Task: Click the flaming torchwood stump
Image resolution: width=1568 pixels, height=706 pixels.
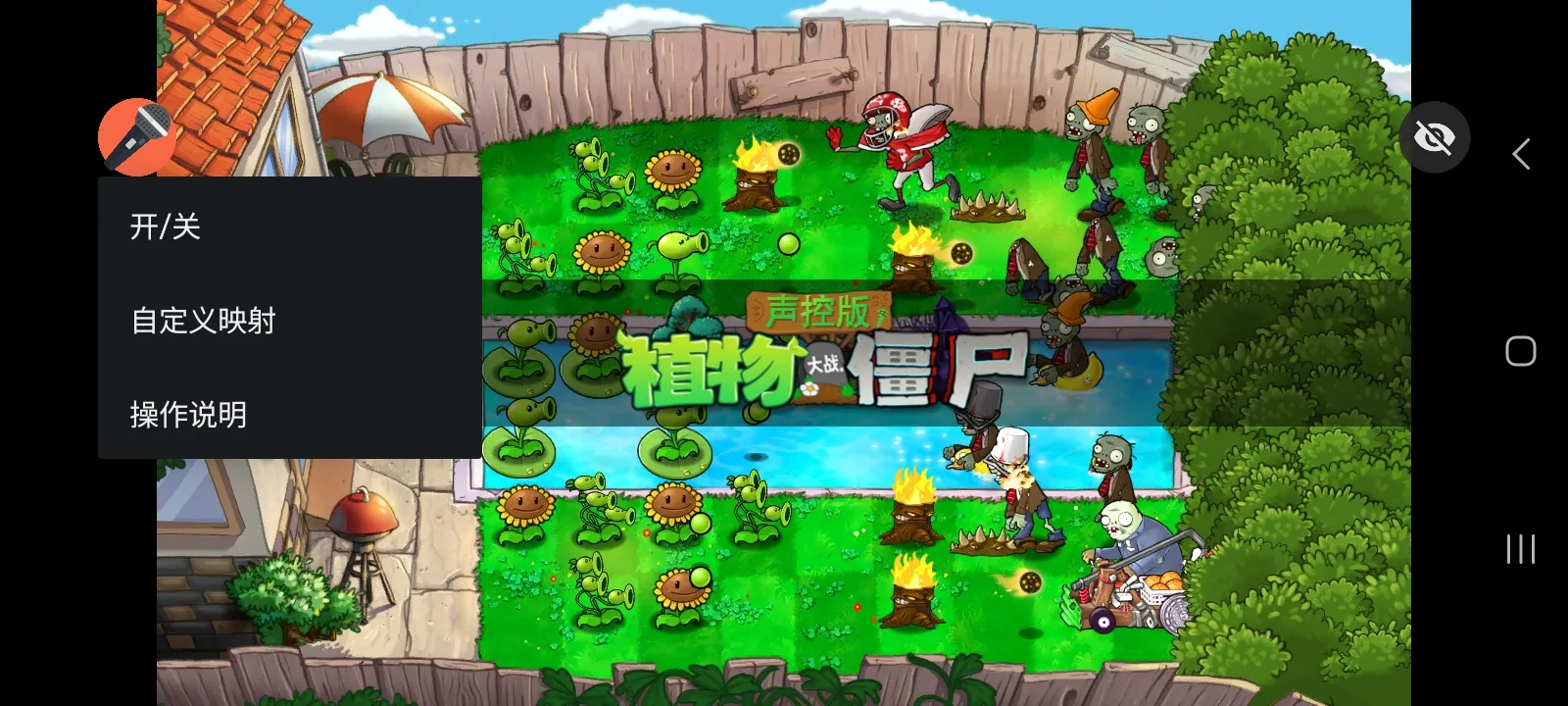Action: pyautogui.click(x=755, y=186)
